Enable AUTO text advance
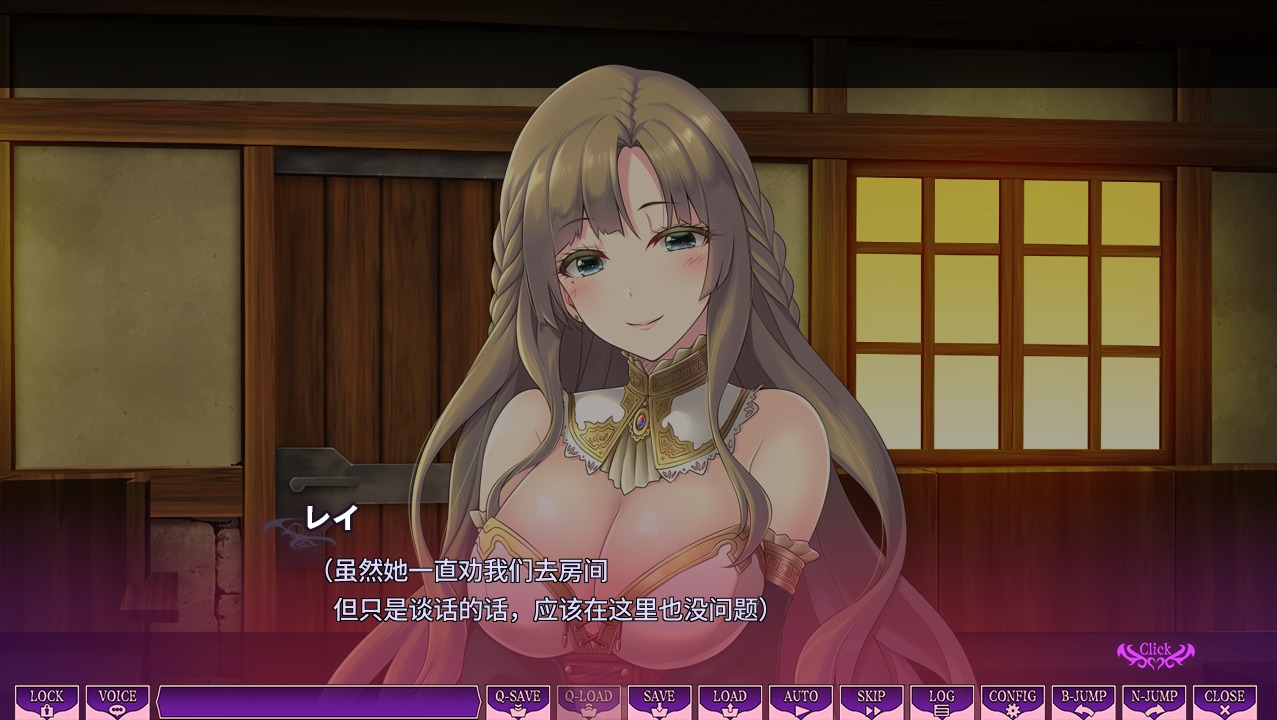The image size is (1277, 720). (x=801, y=702)
